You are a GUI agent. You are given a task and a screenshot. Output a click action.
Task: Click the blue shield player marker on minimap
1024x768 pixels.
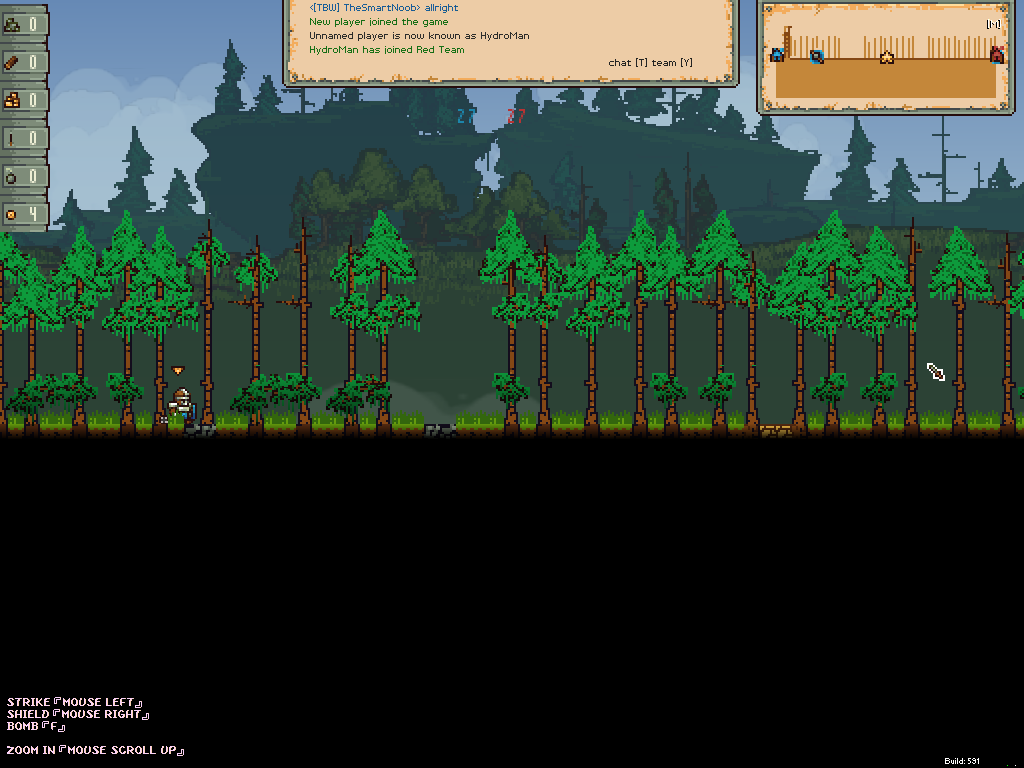point(817,56)
